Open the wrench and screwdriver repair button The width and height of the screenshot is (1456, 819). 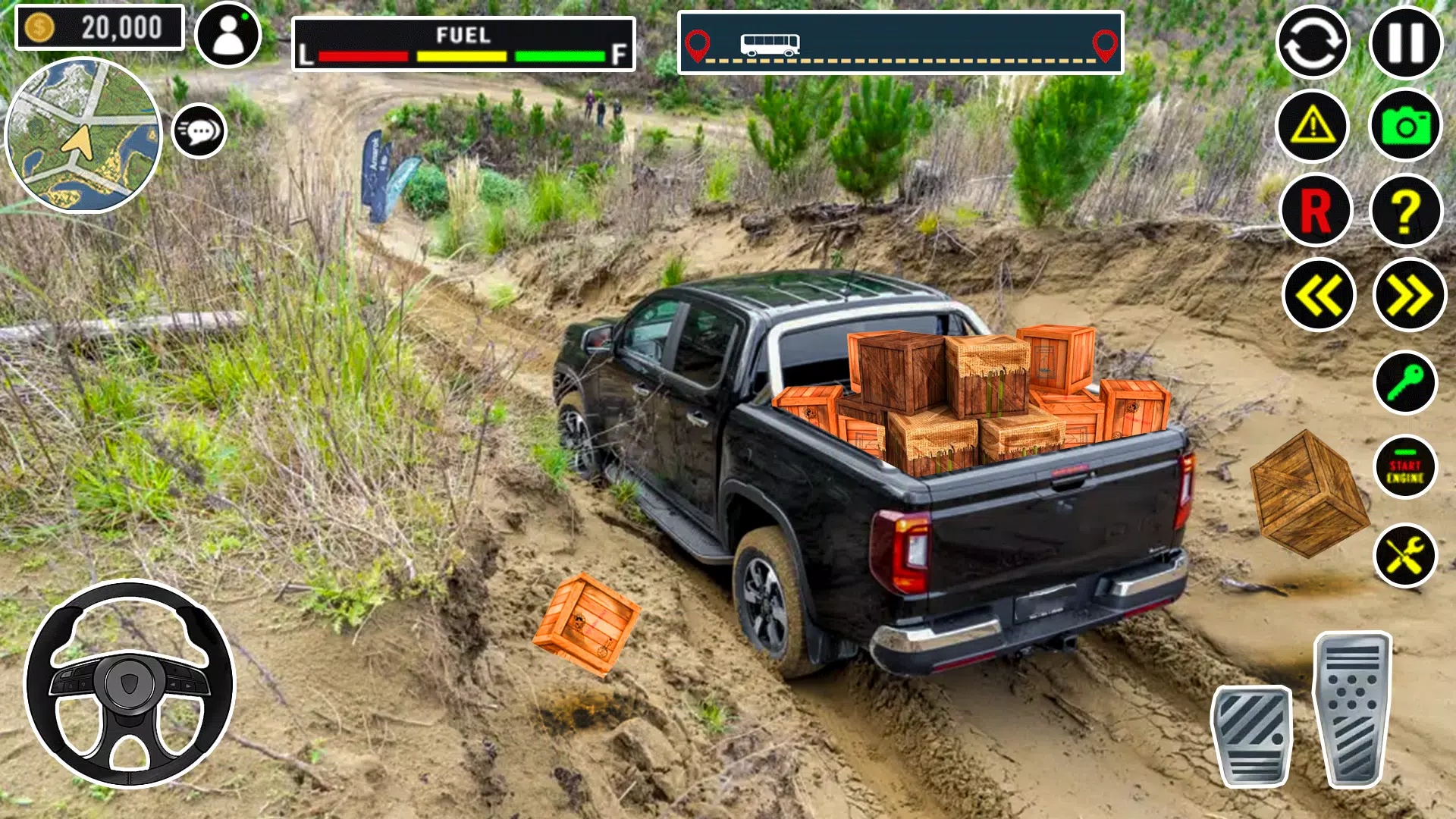click(1405, 555)
